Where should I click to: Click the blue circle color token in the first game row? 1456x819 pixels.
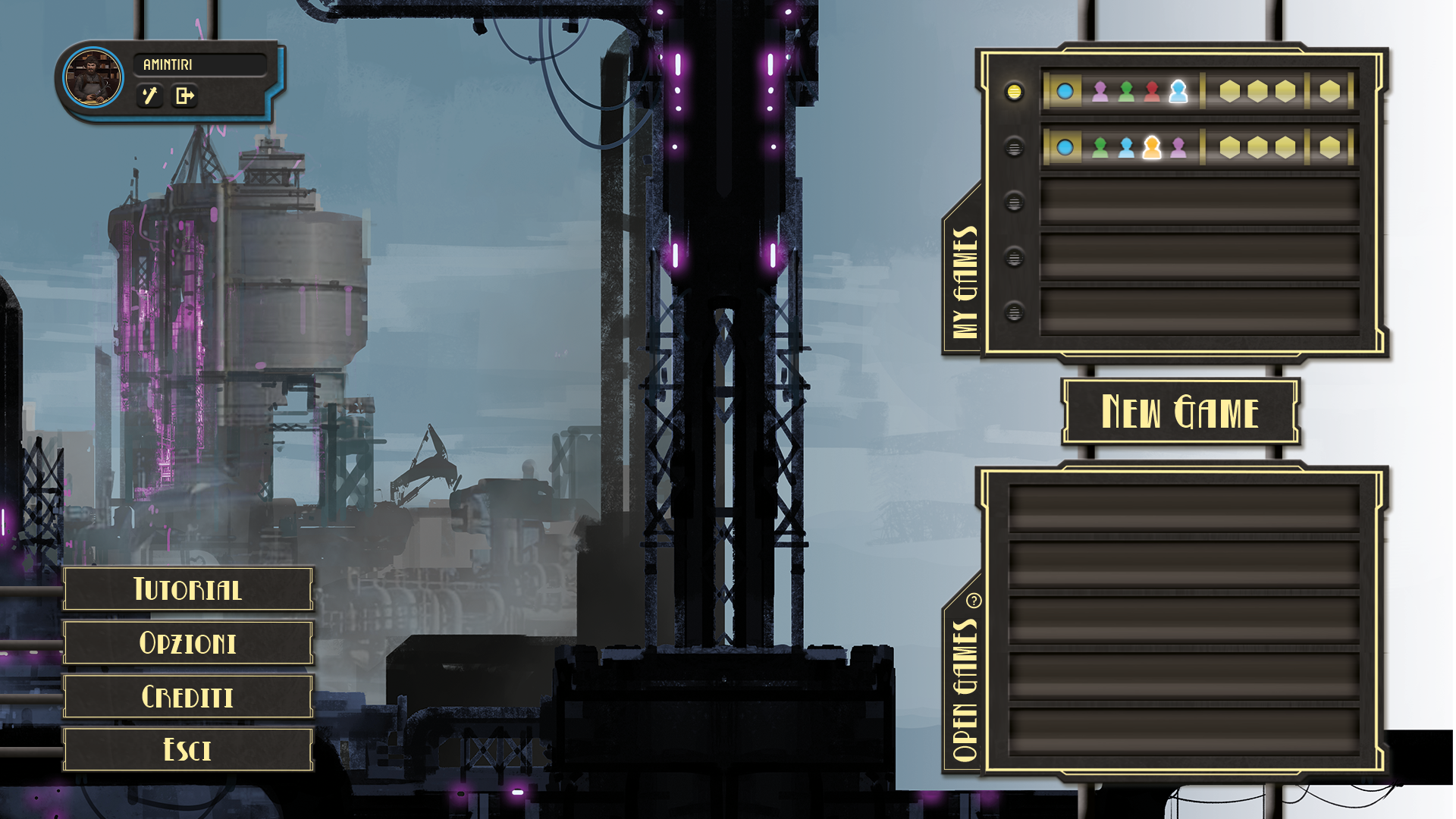coord(1067,92)
